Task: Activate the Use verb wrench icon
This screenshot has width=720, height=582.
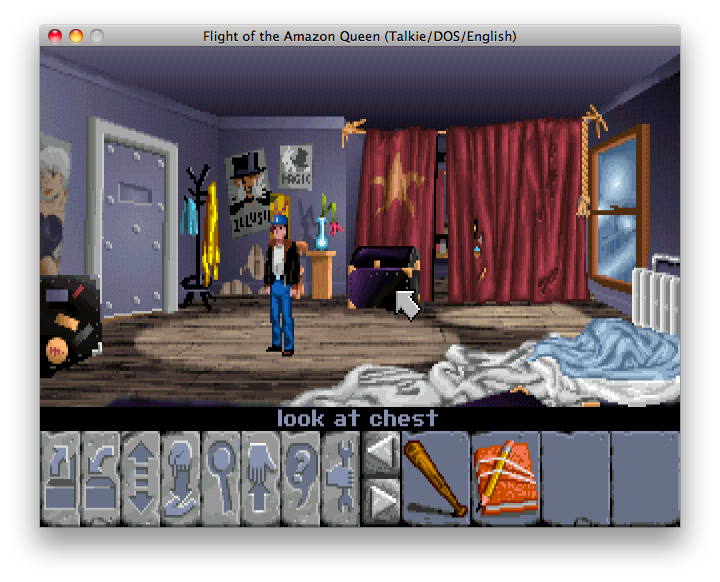Action: (341, 478)
